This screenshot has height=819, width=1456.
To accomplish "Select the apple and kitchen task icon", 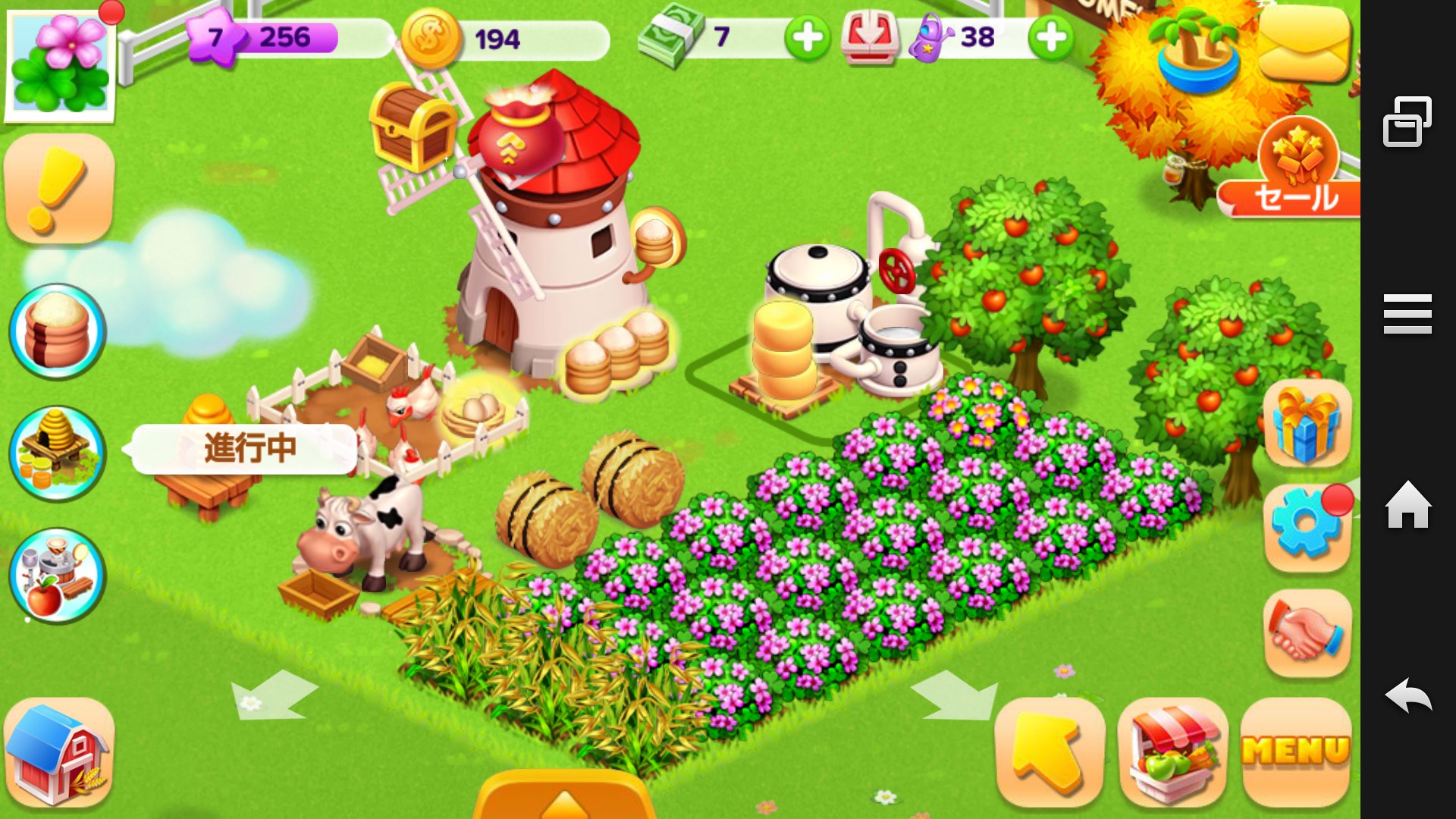I will tap(58, 576).
